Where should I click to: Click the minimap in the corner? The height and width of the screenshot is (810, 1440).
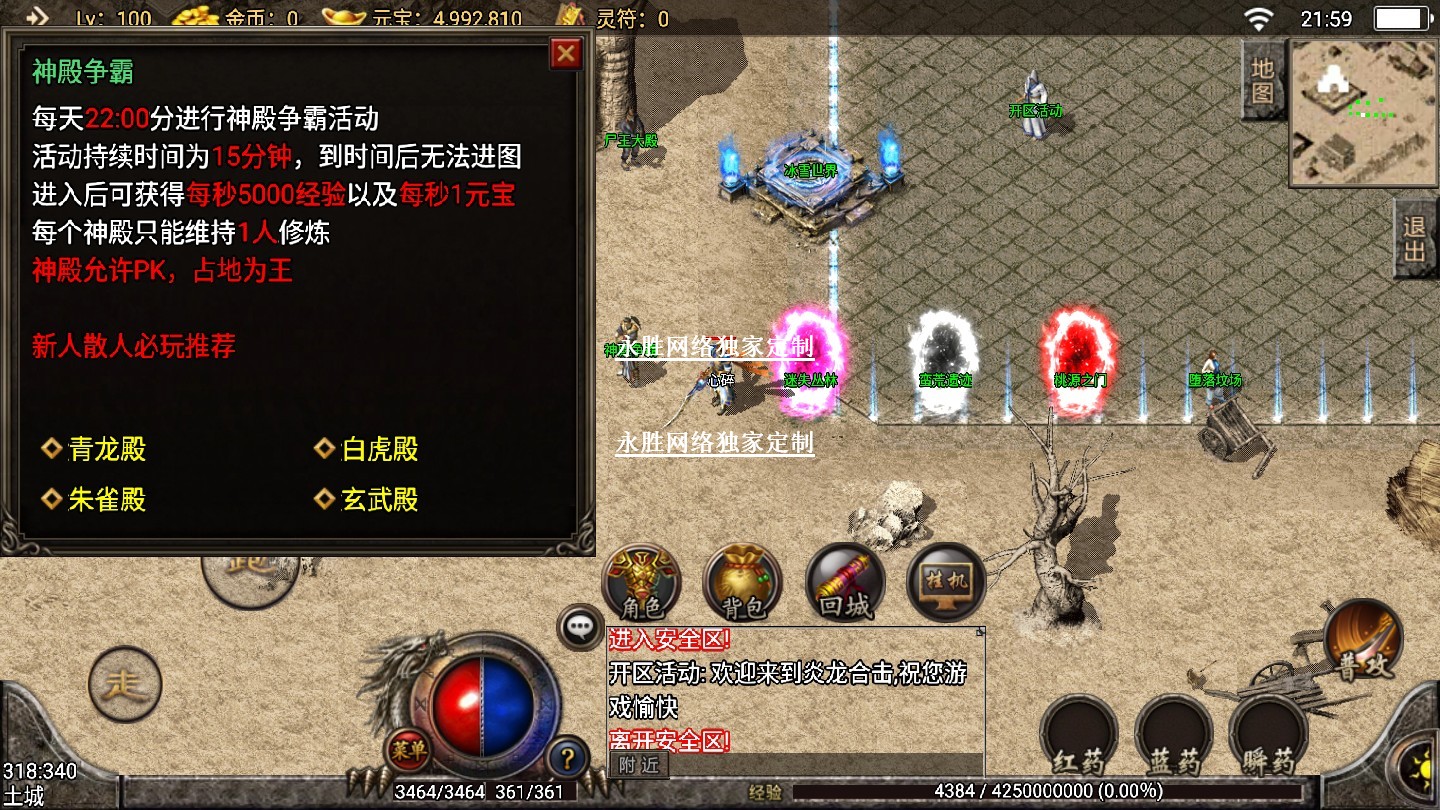pos(1362,112)
